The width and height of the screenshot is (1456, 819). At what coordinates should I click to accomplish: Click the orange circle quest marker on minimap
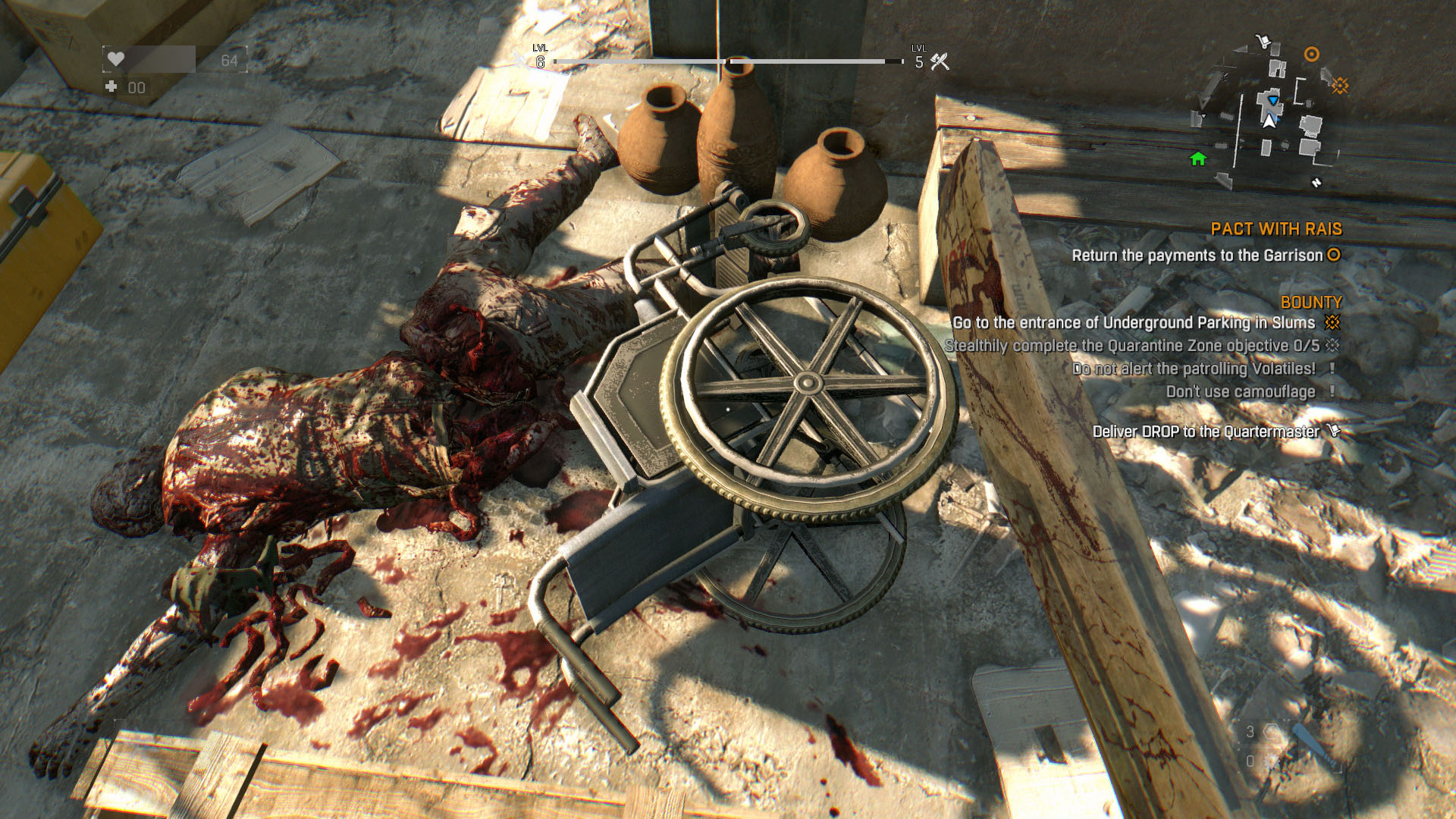coord(1311,54)
